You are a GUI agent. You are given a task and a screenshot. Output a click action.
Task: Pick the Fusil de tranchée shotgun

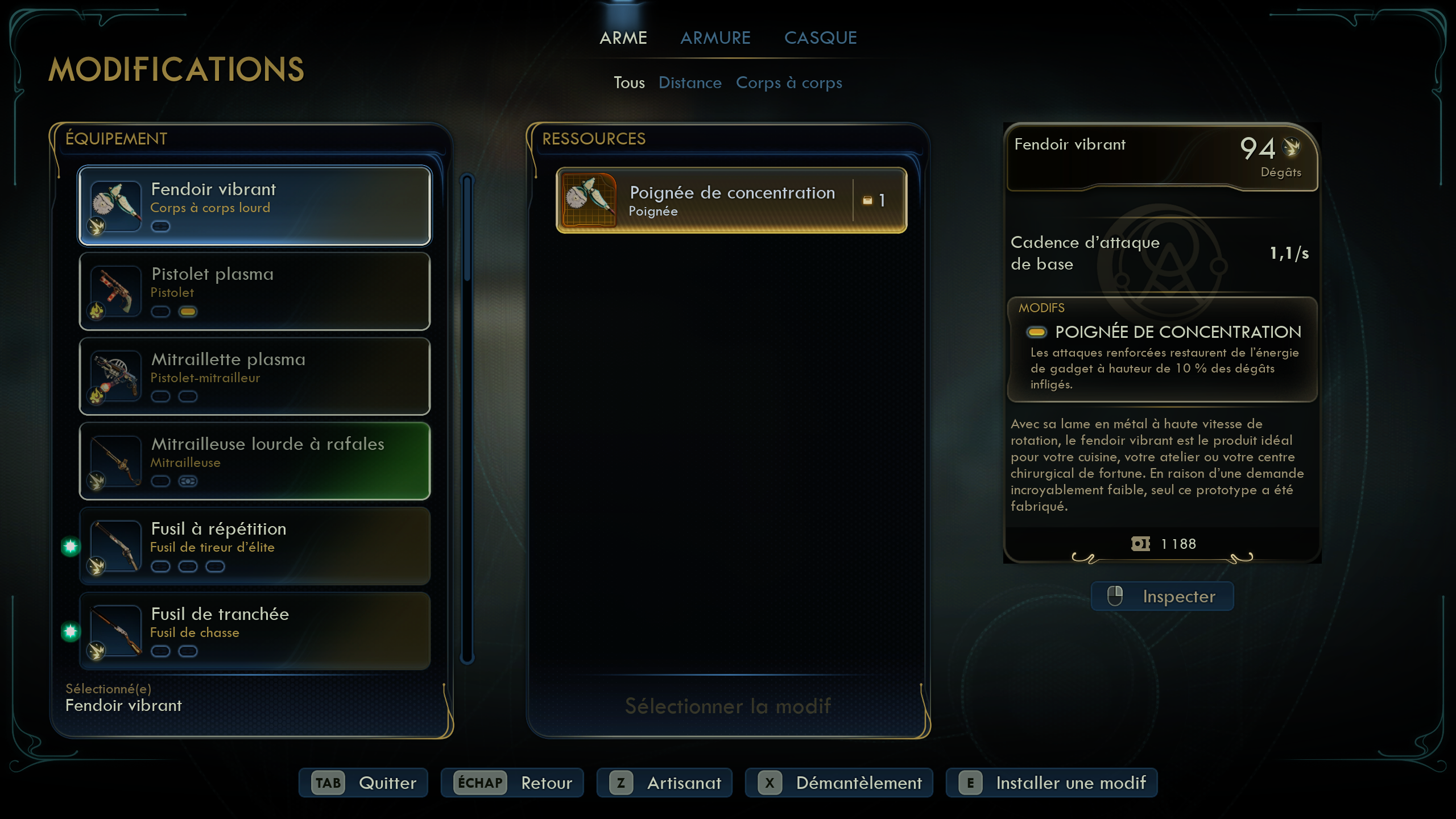point(254,631)
